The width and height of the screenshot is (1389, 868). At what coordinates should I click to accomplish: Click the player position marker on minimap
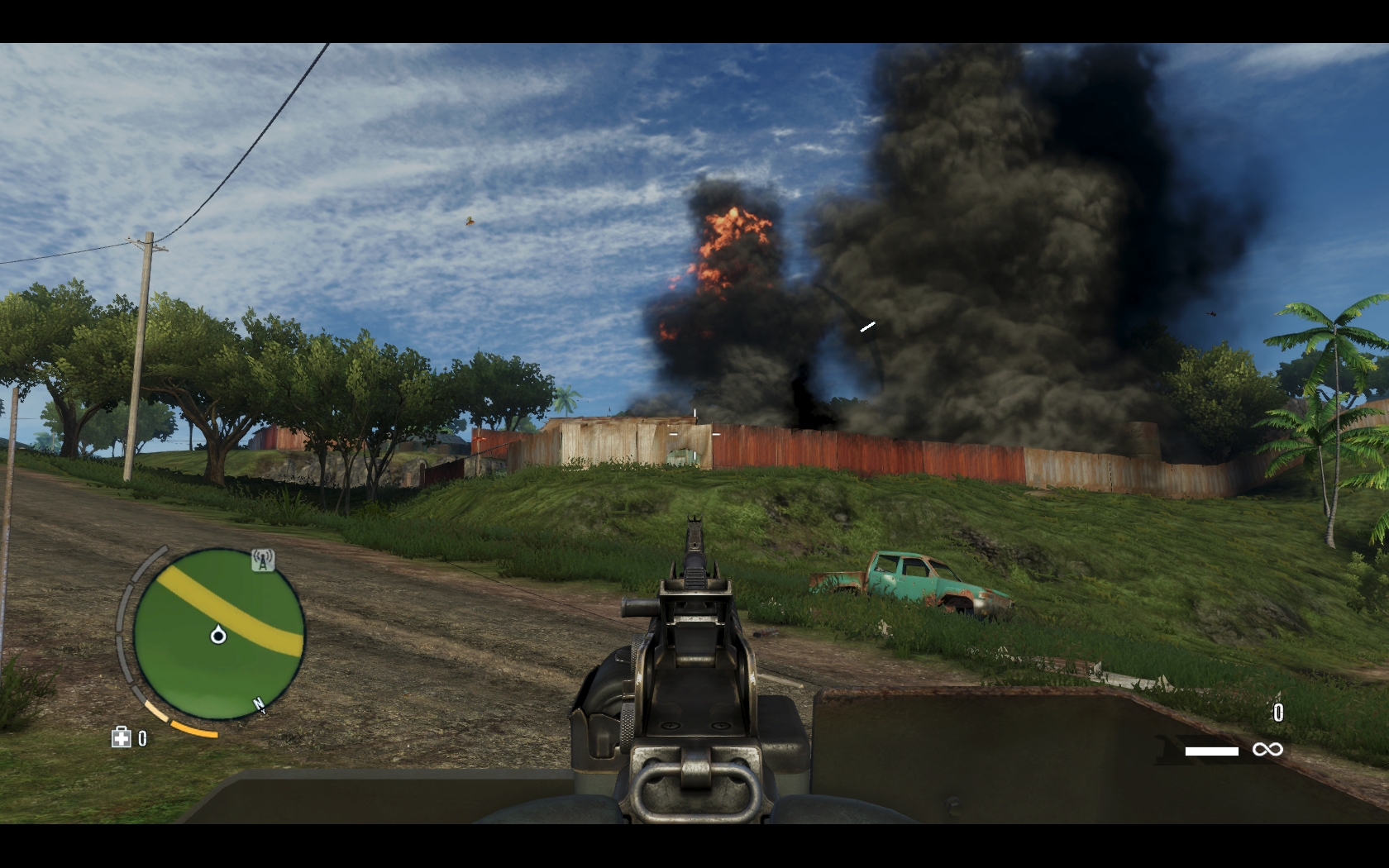click(x=218, y=635)
